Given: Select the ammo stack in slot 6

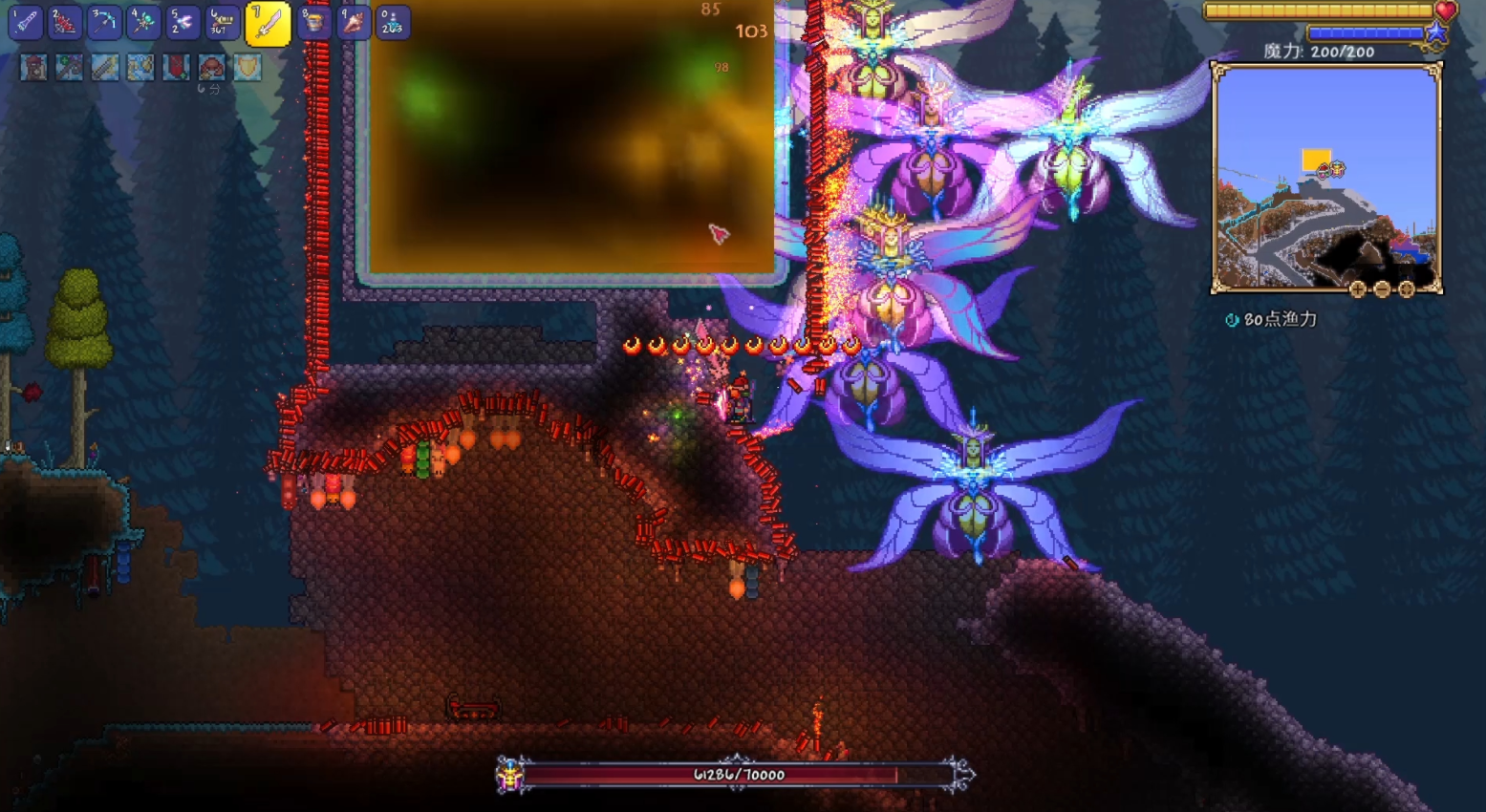Looking at the screenshot, I should tap(222, 23).
